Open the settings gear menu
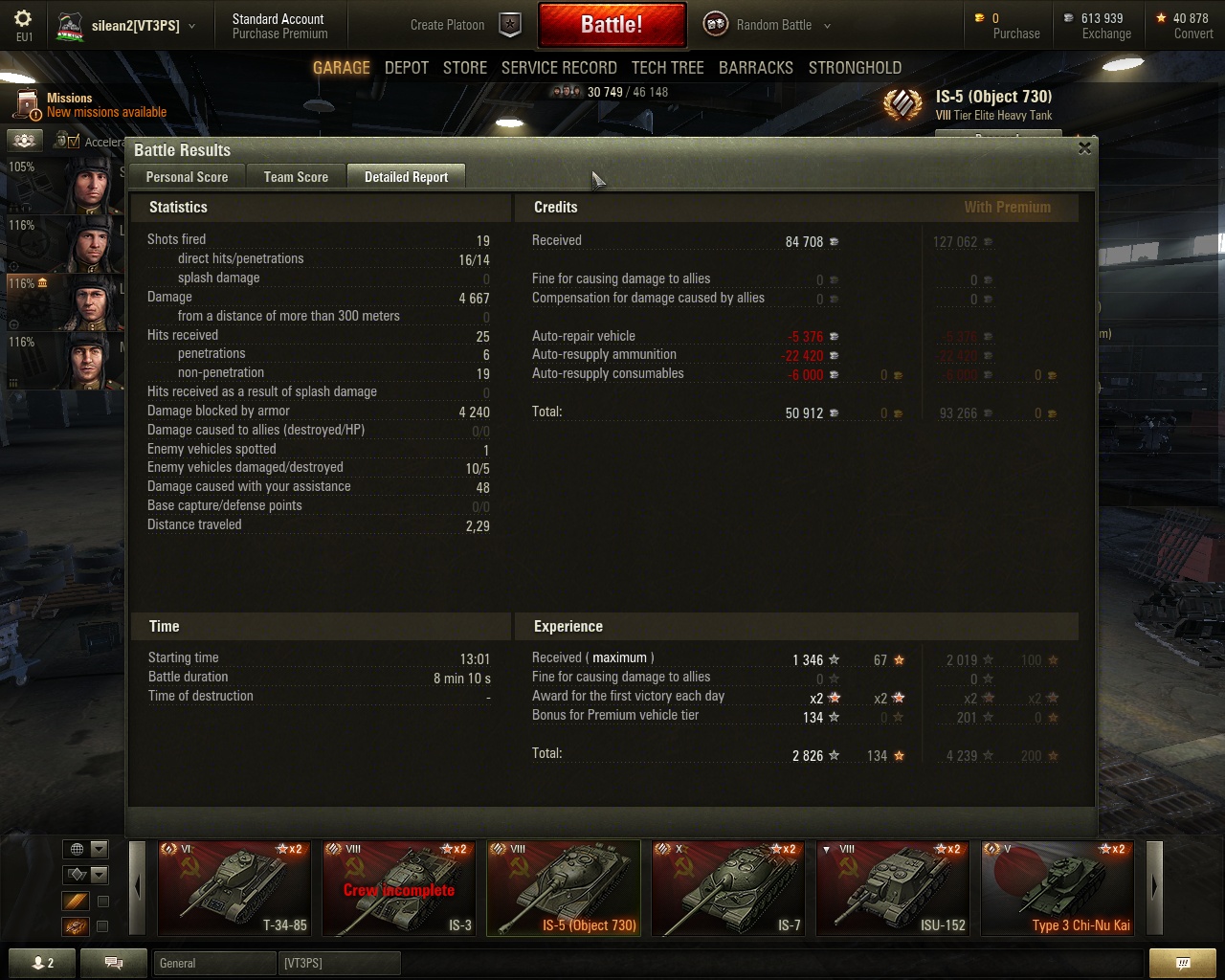Screen dimensions: 1225x980 pyautogui.click(x=24, y=19)
